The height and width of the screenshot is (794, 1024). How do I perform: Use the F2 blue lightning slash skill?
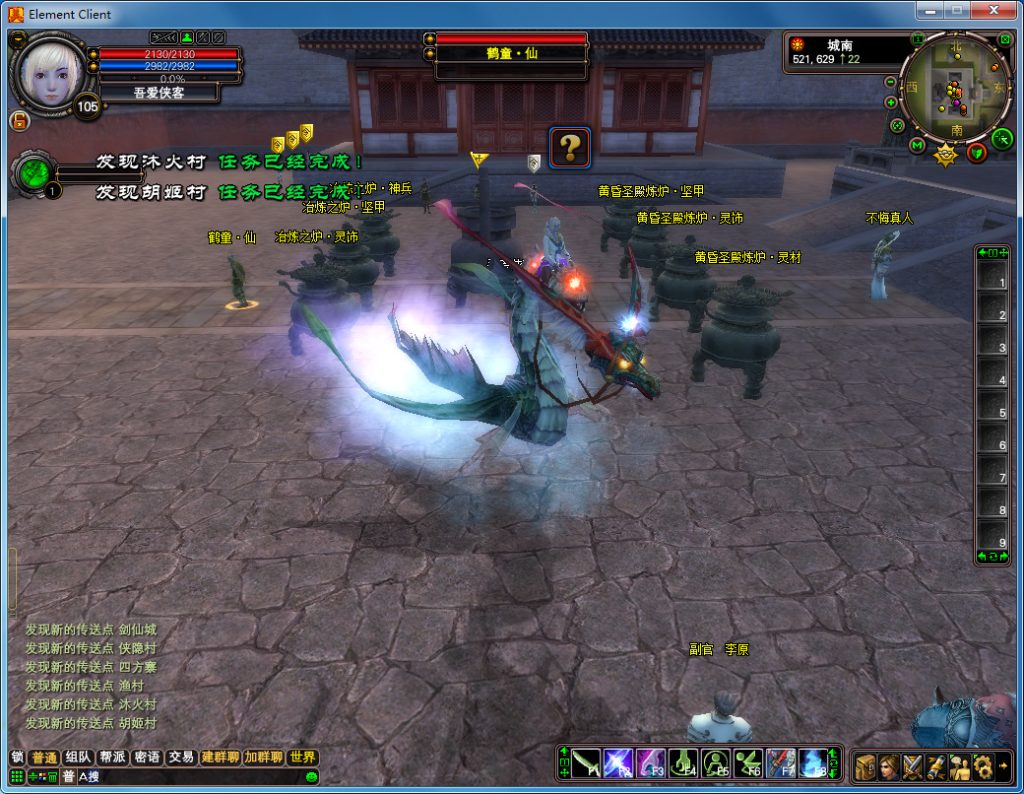619,763
